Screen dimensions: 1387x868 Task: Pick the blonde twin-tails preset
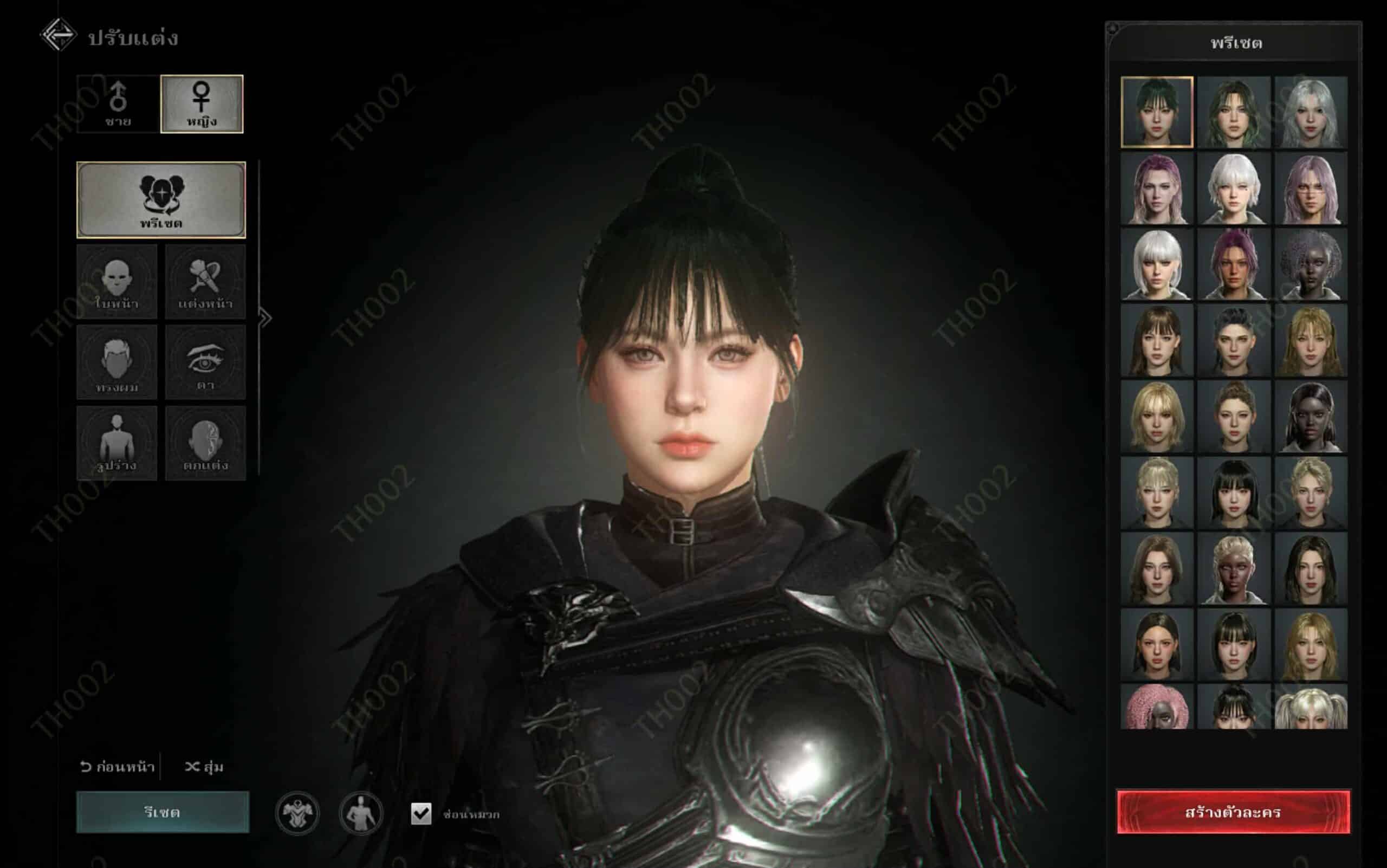tap(1311, 706)
